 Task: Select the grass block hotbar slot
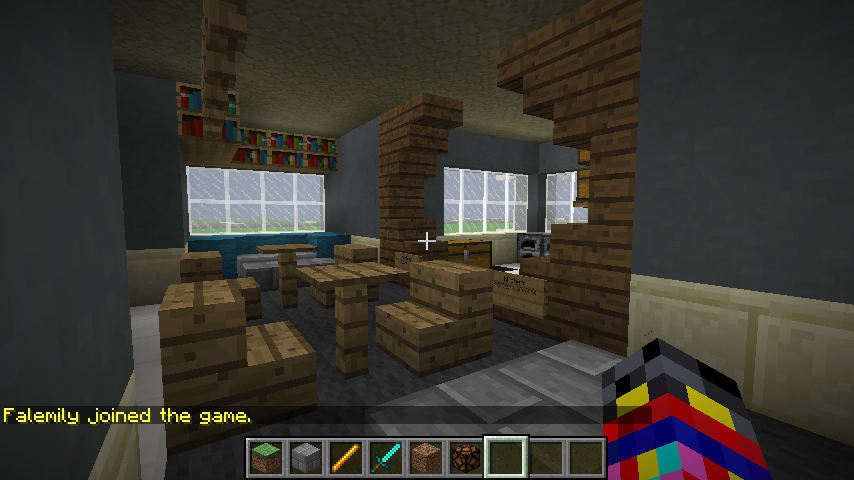pyautogui.click(x=265, y=457)
